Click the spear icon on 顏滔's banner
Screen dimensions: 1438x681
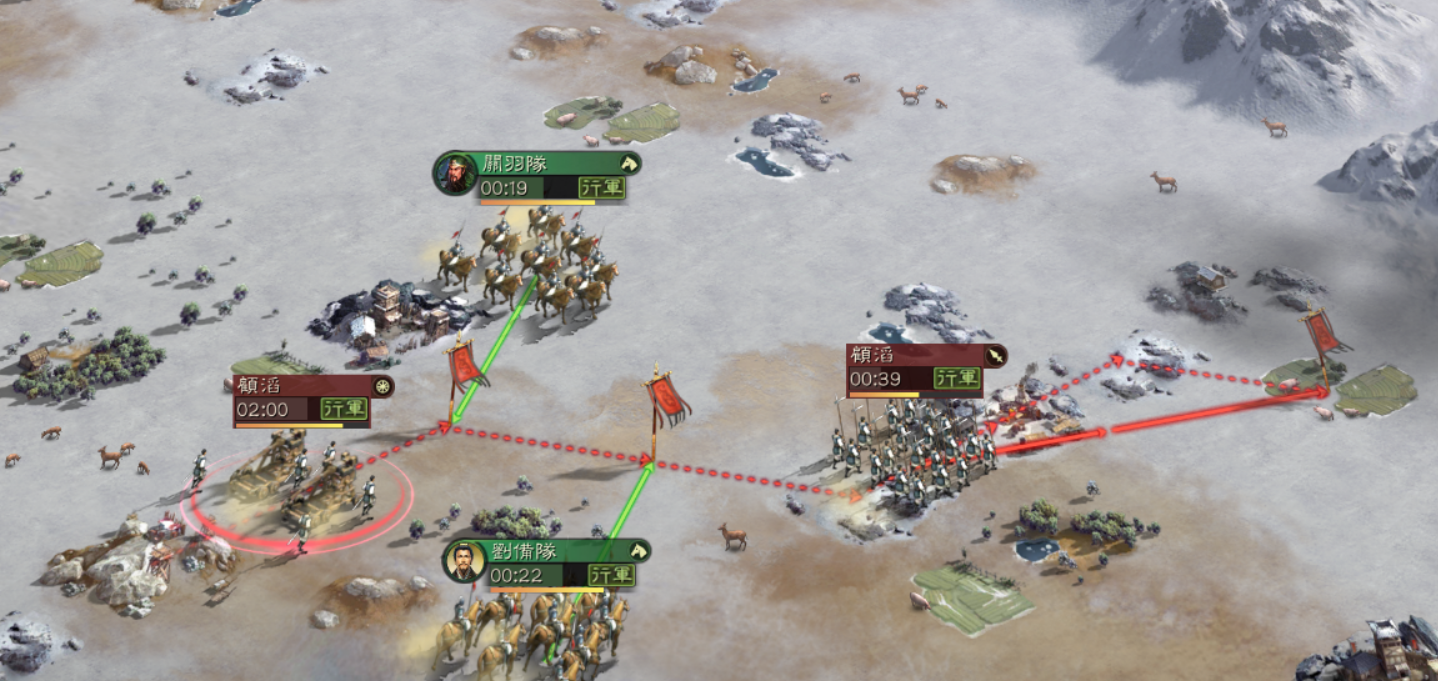994,356
